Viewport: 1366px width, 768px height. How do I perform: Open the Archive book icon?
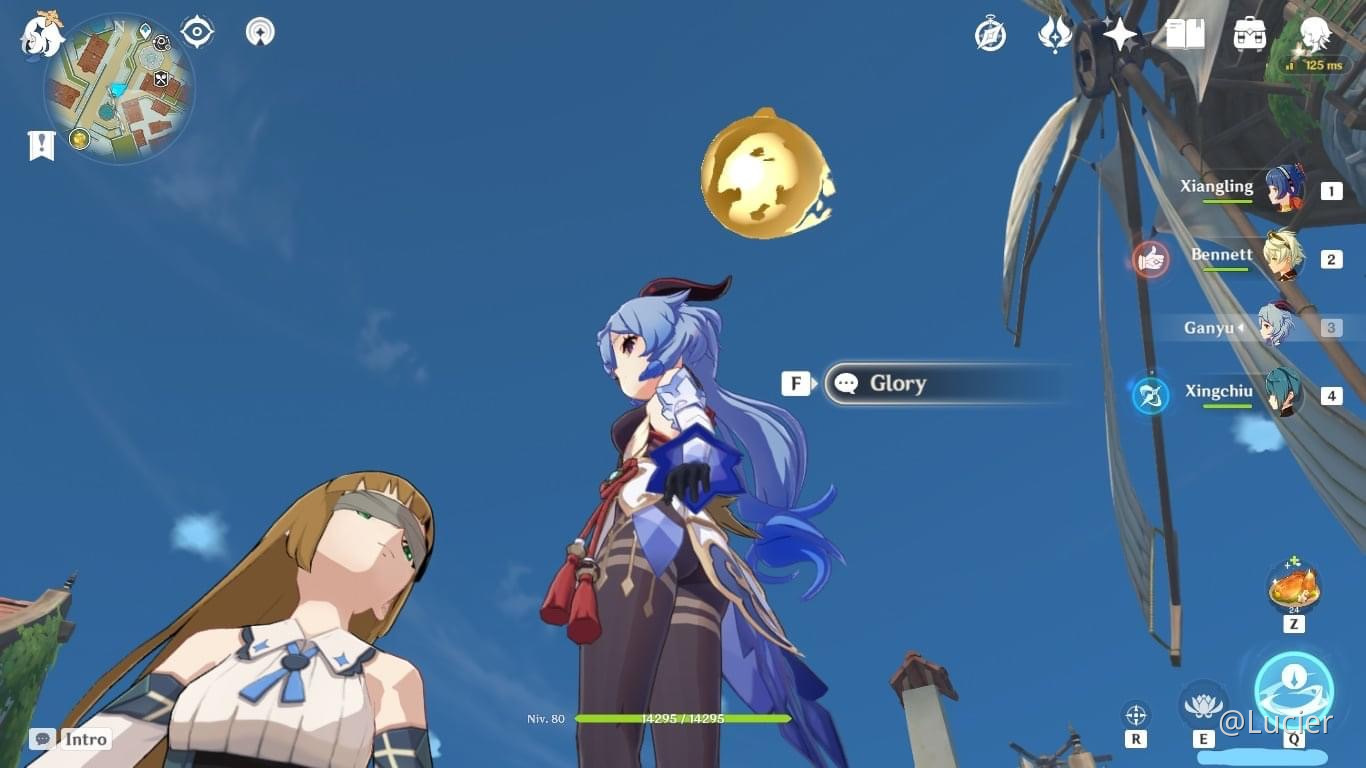[1183, 34]
